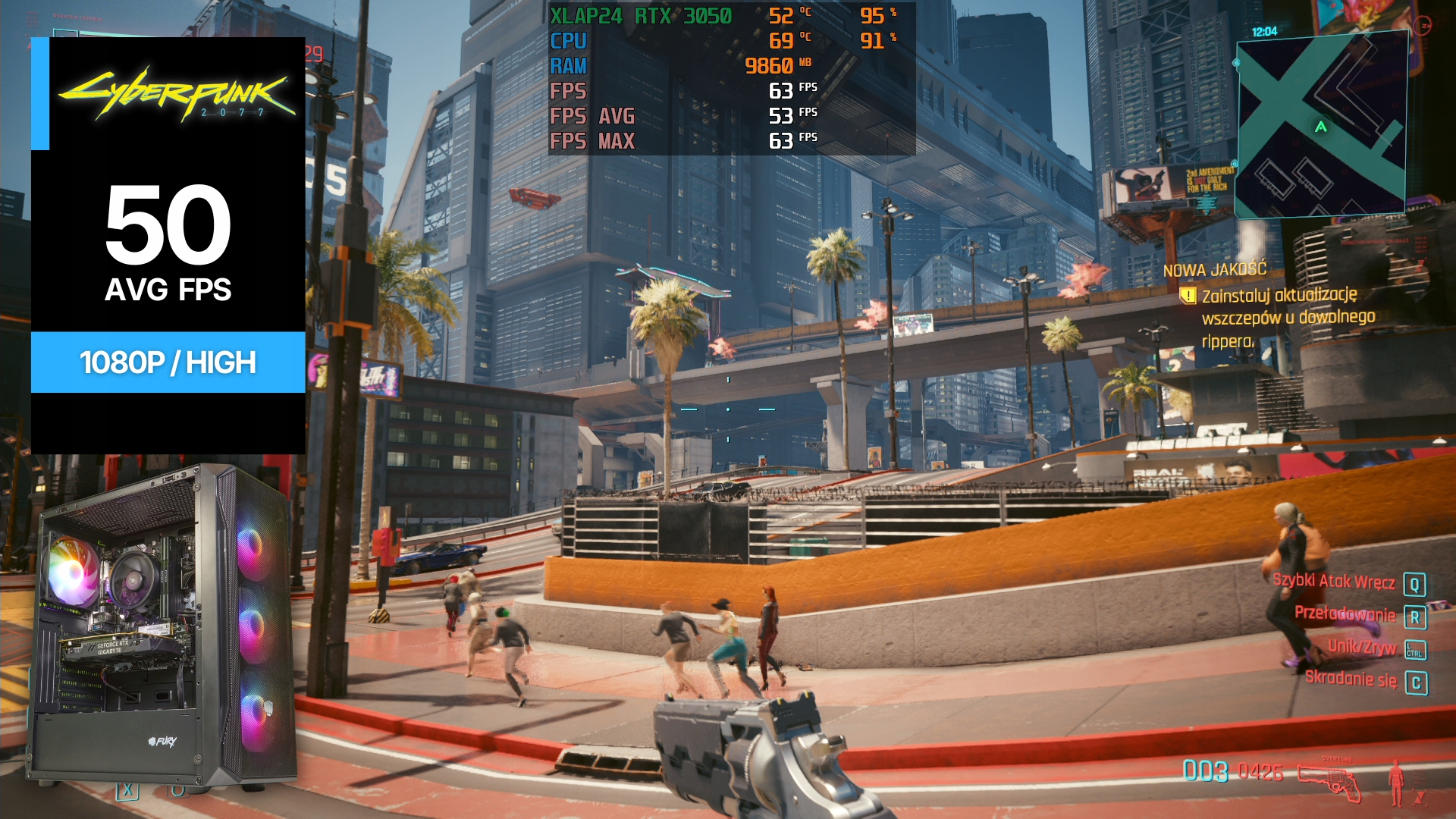
Task: Click the yellow quest objective marker icon
Action: point(1188,296)
